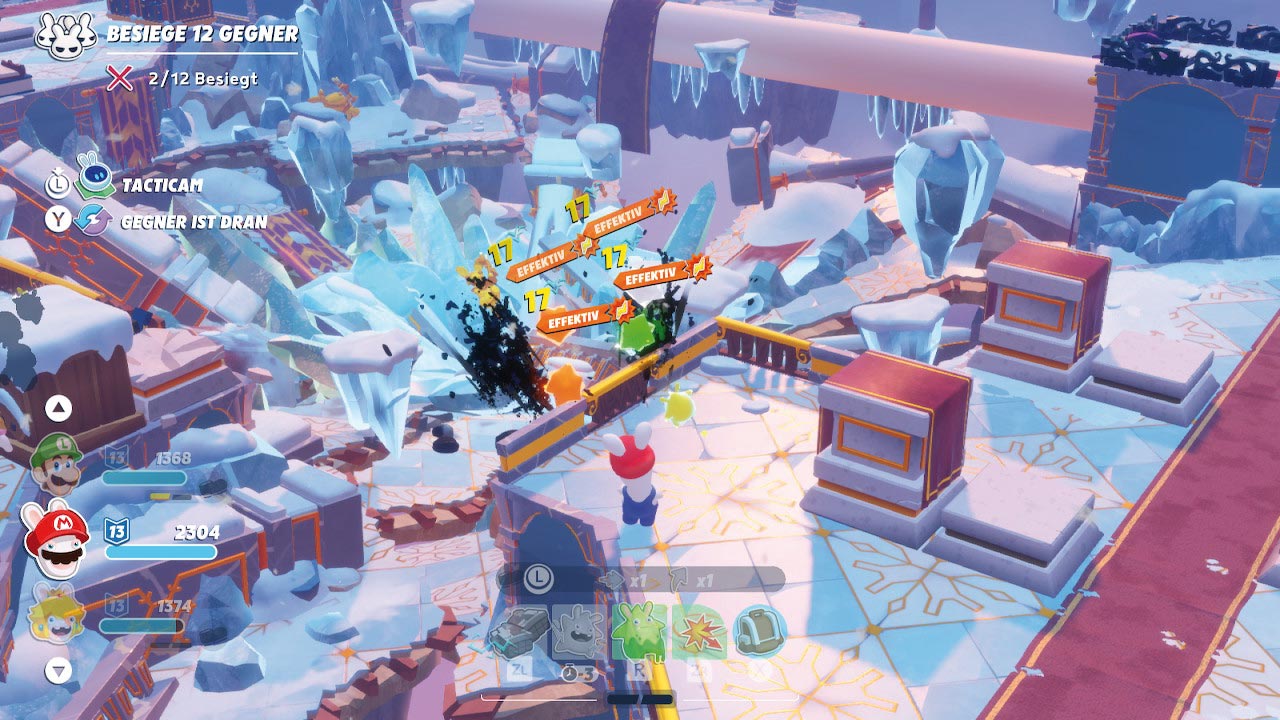
Task: Activate the green slime Spark ability
Action: coord(638,632)
